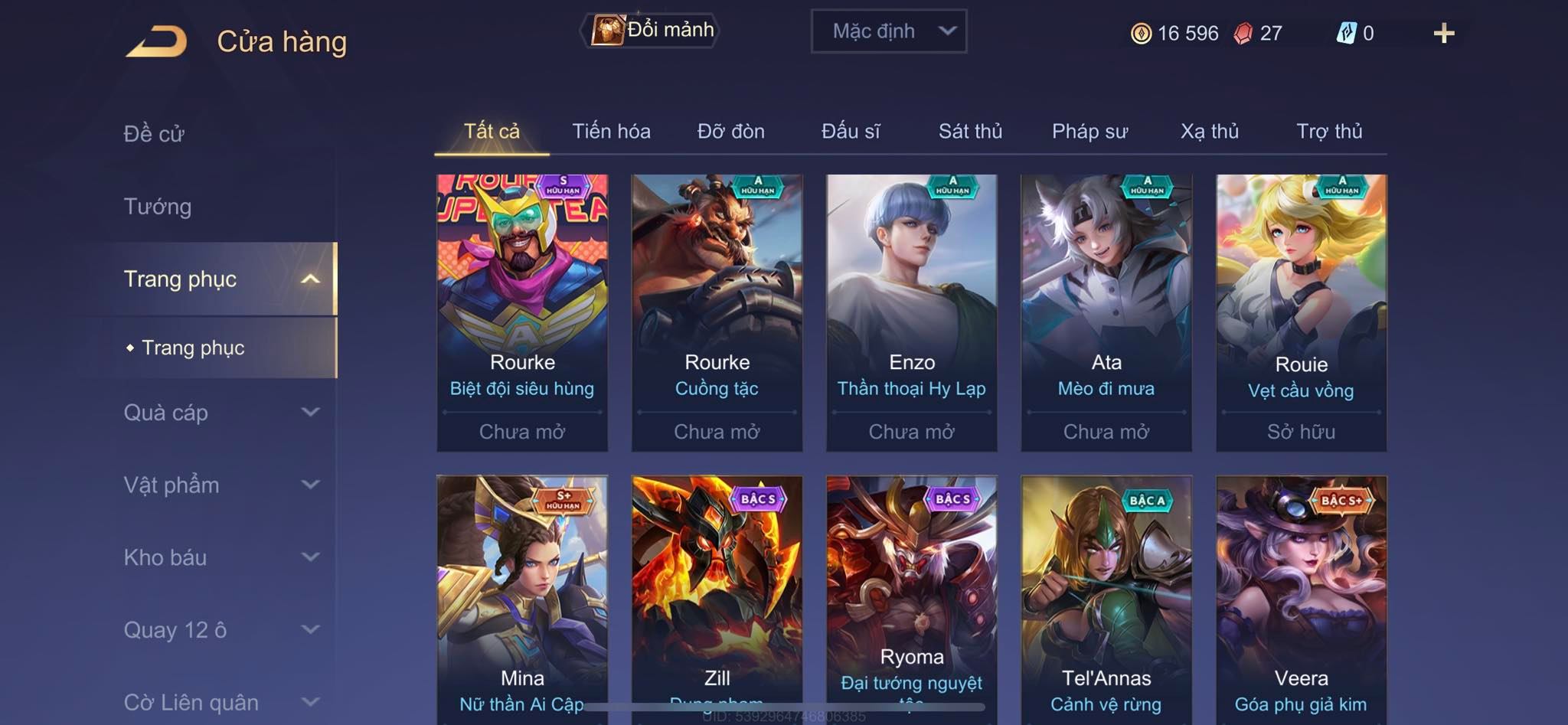Expand the Mặc định sort dropdown
The width and height of the screenshot is (1568, 725).
coord(888,31)
